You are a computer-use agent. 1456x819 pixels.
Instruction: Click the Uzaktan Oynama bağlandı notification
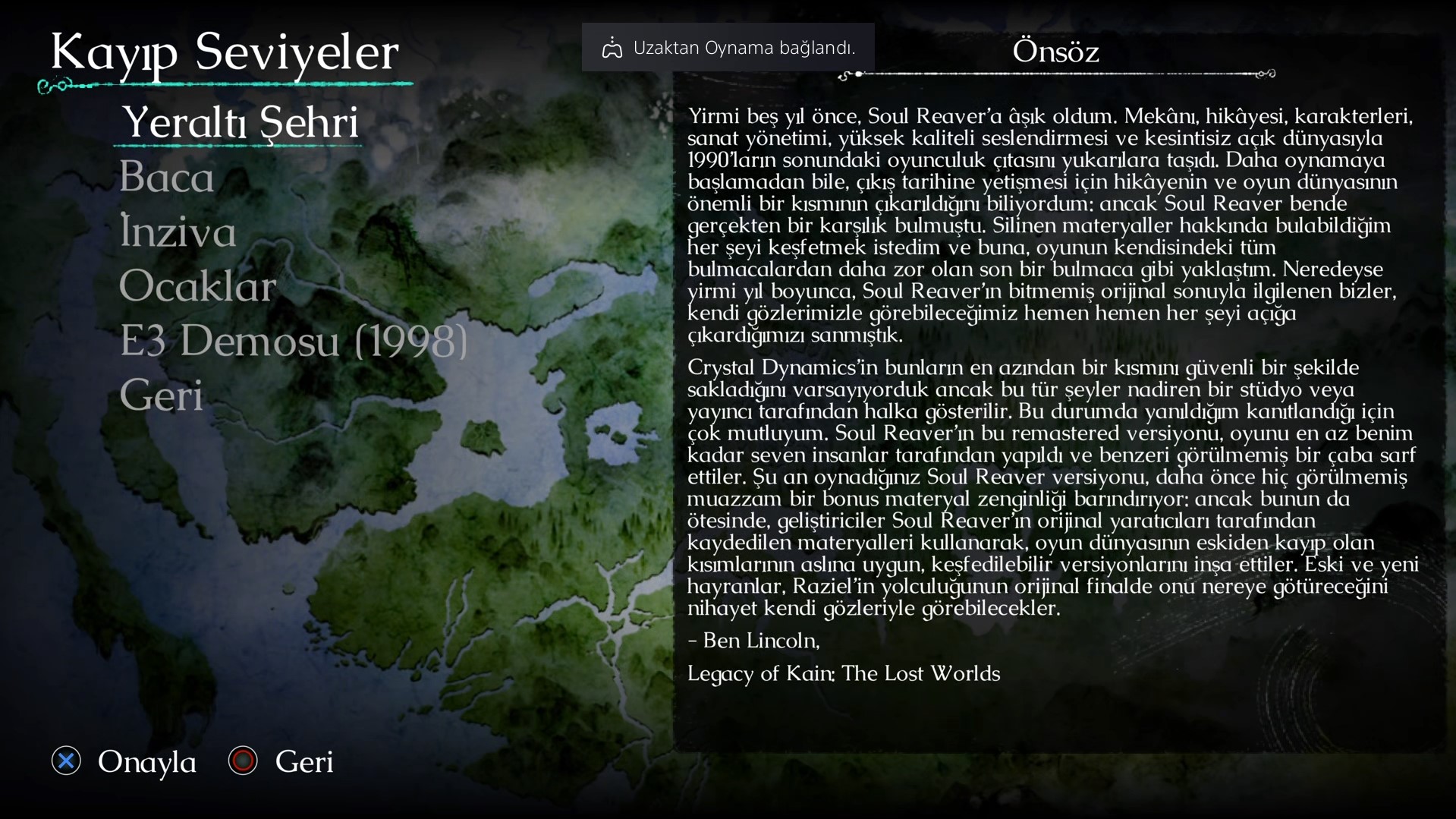[728, 48]
